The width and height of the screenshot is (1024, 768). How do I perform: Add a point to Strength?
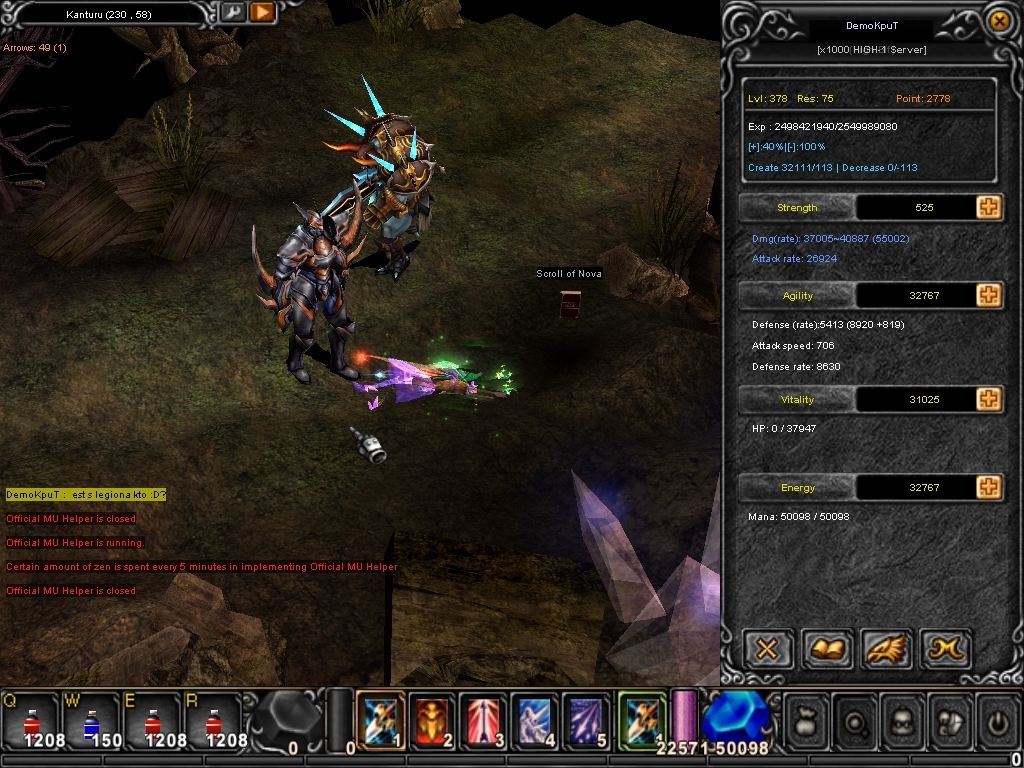[988, 207]
